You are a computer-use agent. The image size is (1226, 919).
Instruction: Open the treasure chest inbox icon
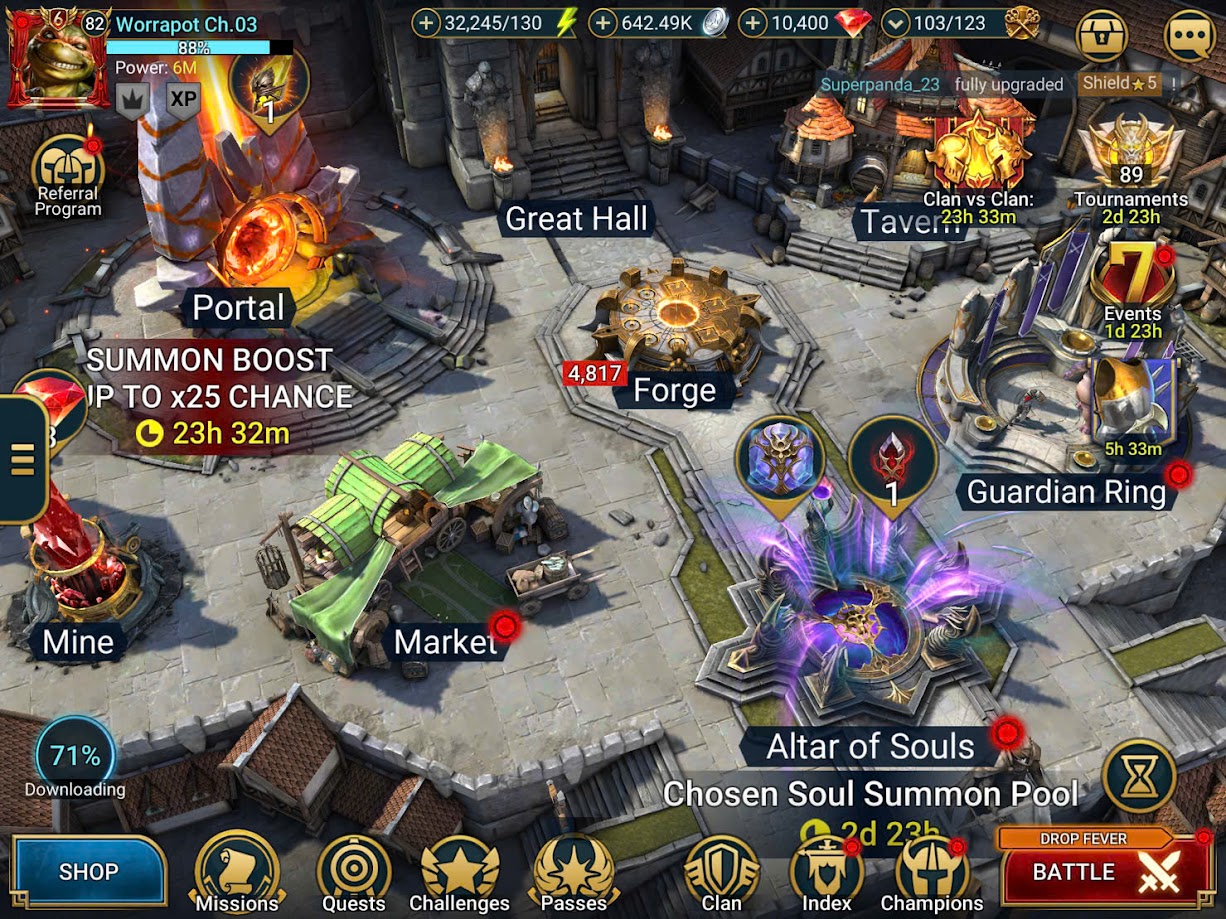(x=1102, y=36)
